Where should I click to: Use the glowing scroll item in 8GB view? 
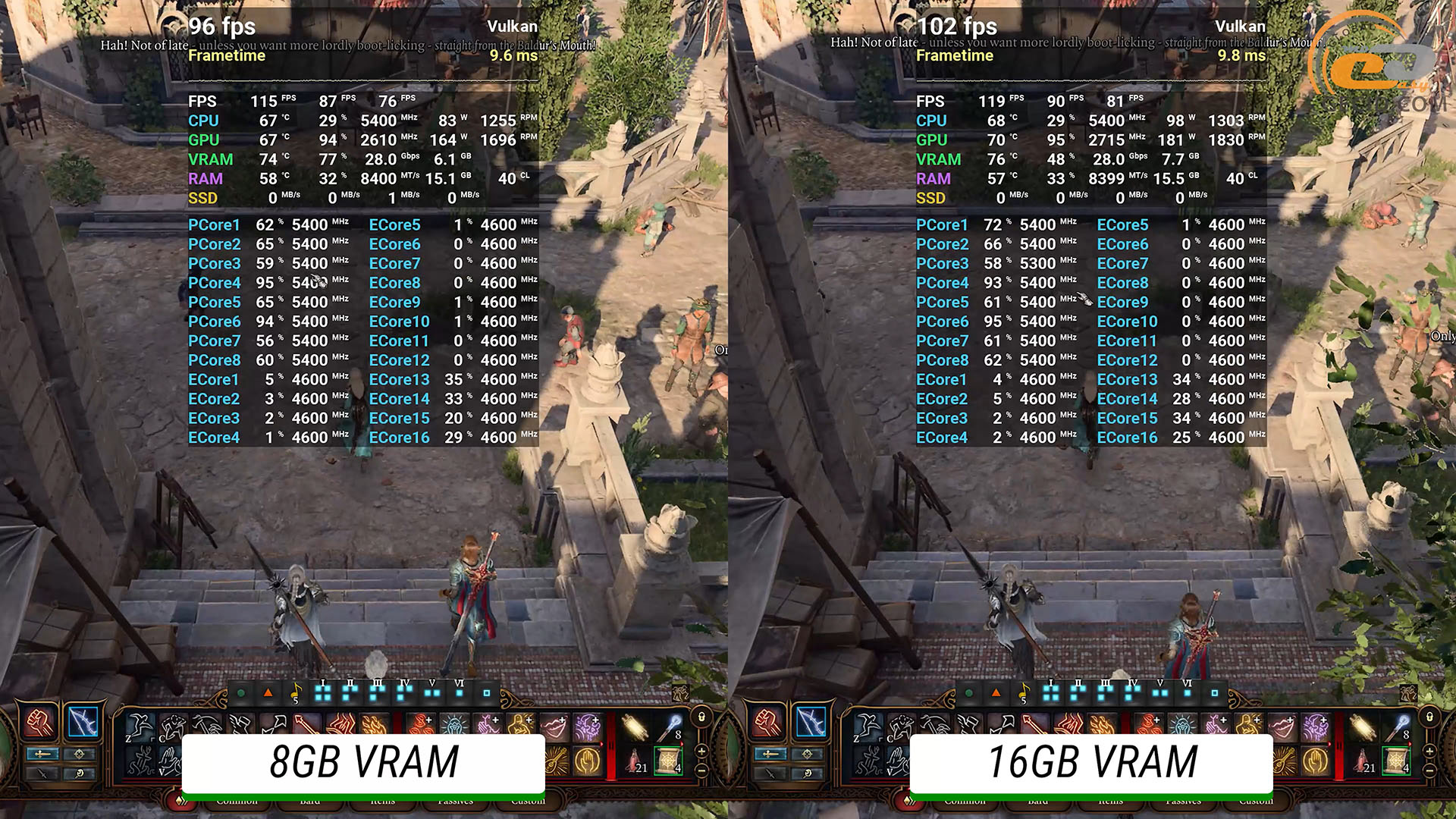click(634, 726)
